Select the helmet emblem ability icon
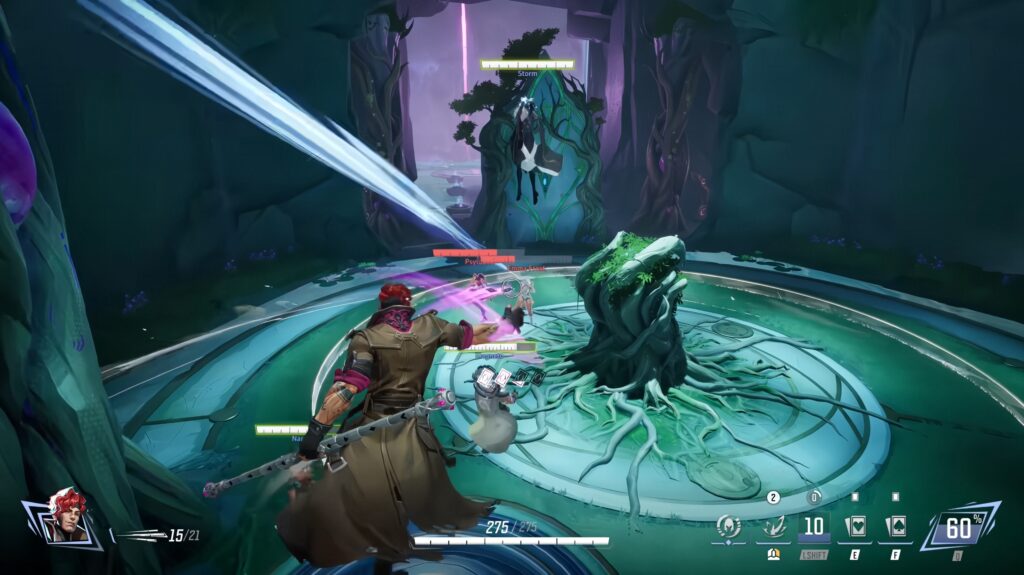The height and width of the screenshot is (575, 1024). 729,527
